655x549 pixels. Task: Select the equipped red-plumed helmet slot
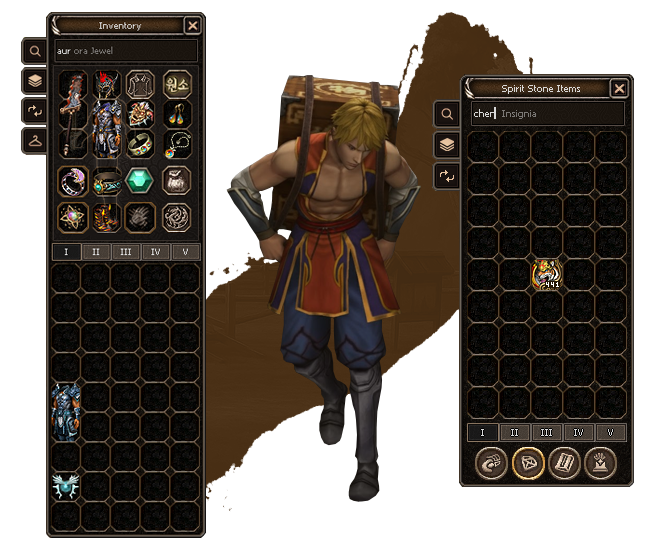pos(107,84)
